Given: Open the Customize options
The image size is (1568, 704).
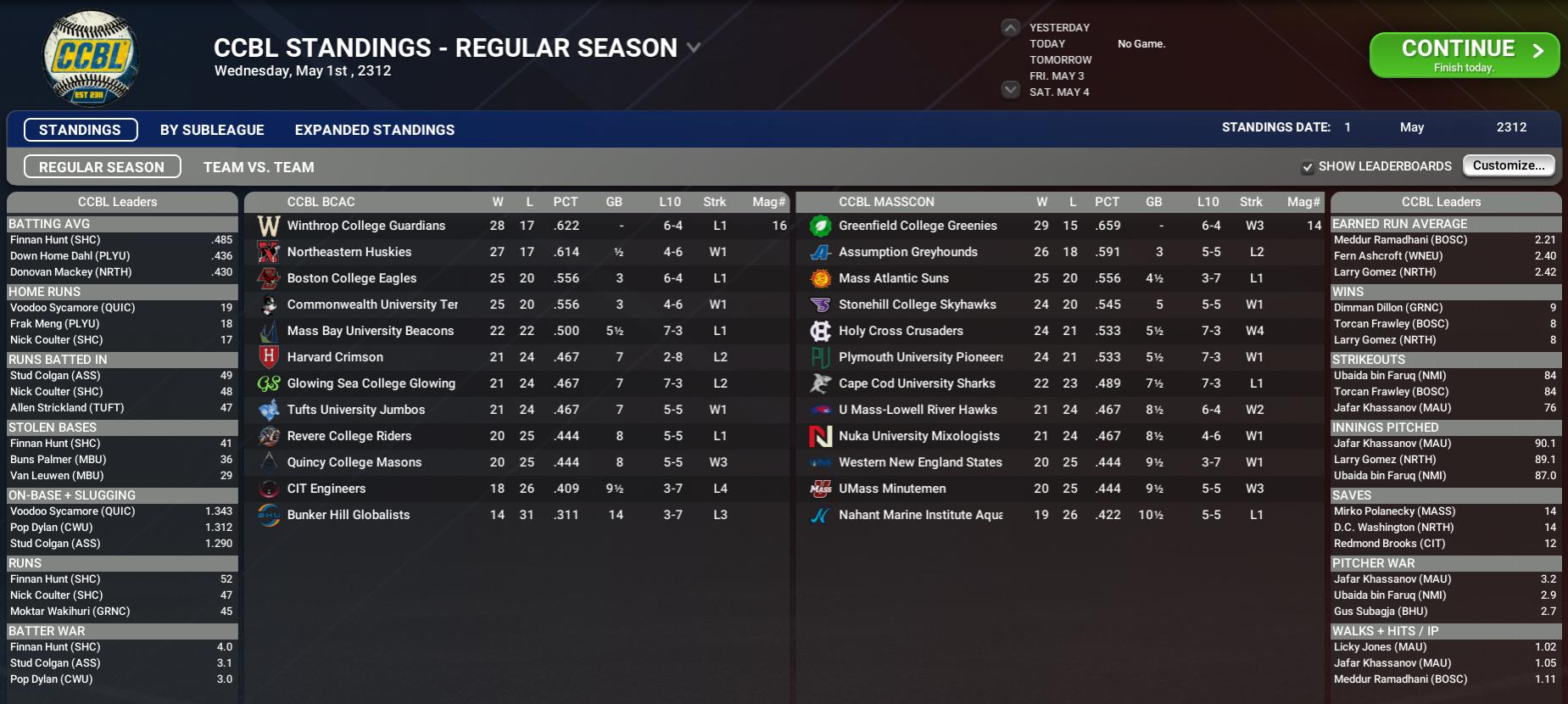Looking at the screenshot, I should pyautogui.click(x=1509, y=165).
